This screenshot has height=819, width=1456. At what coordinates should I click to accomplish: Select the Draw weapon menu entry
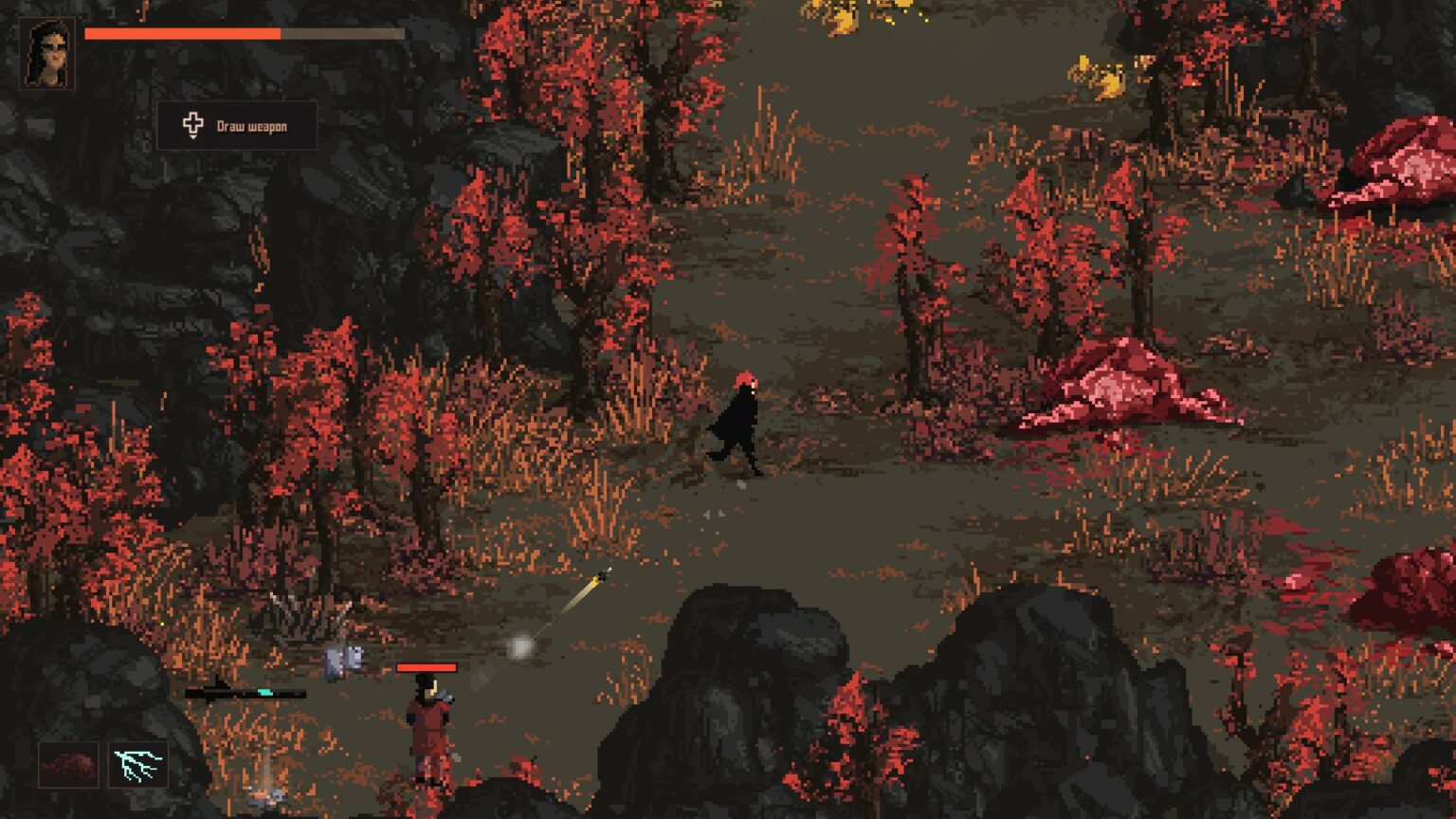[252, 124]
